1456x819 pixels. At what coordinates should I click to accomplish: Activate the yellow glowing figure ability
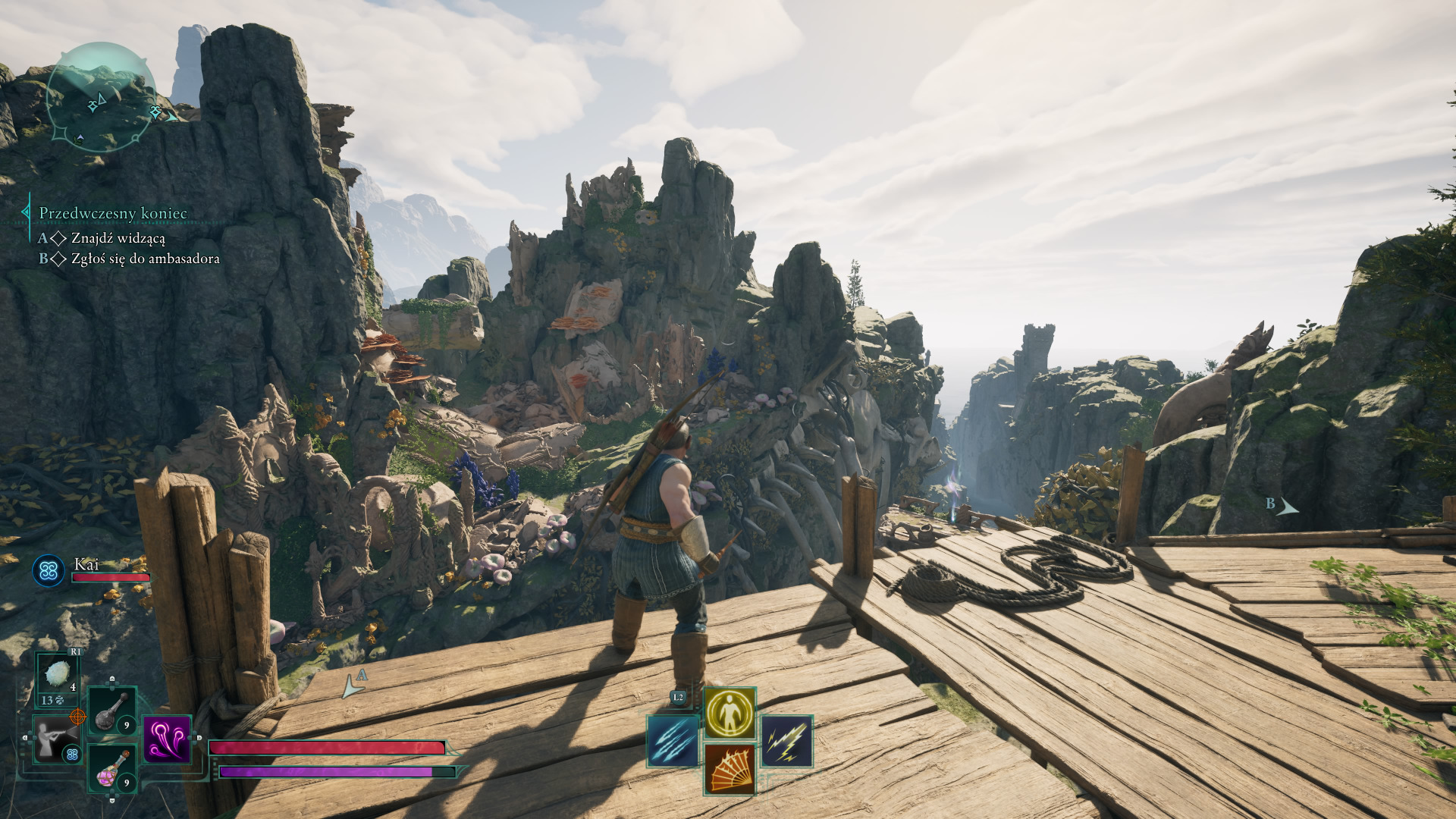click(730, 713)
